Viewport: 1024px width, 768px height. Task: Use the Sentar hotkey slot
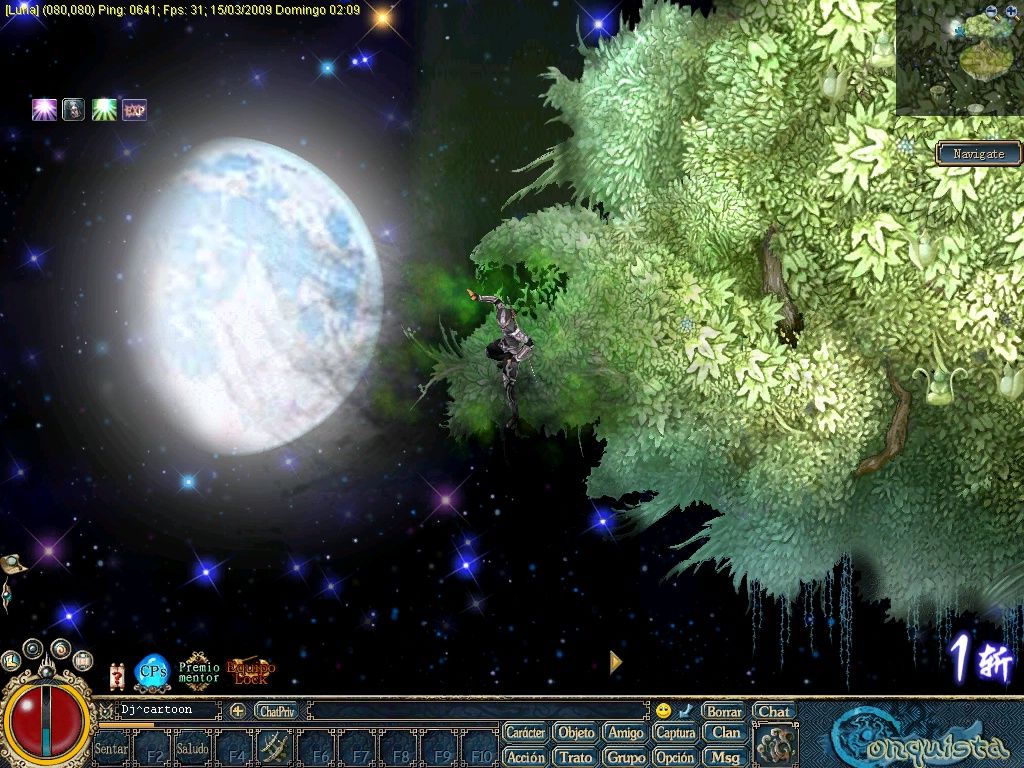(x=111, y=748)
